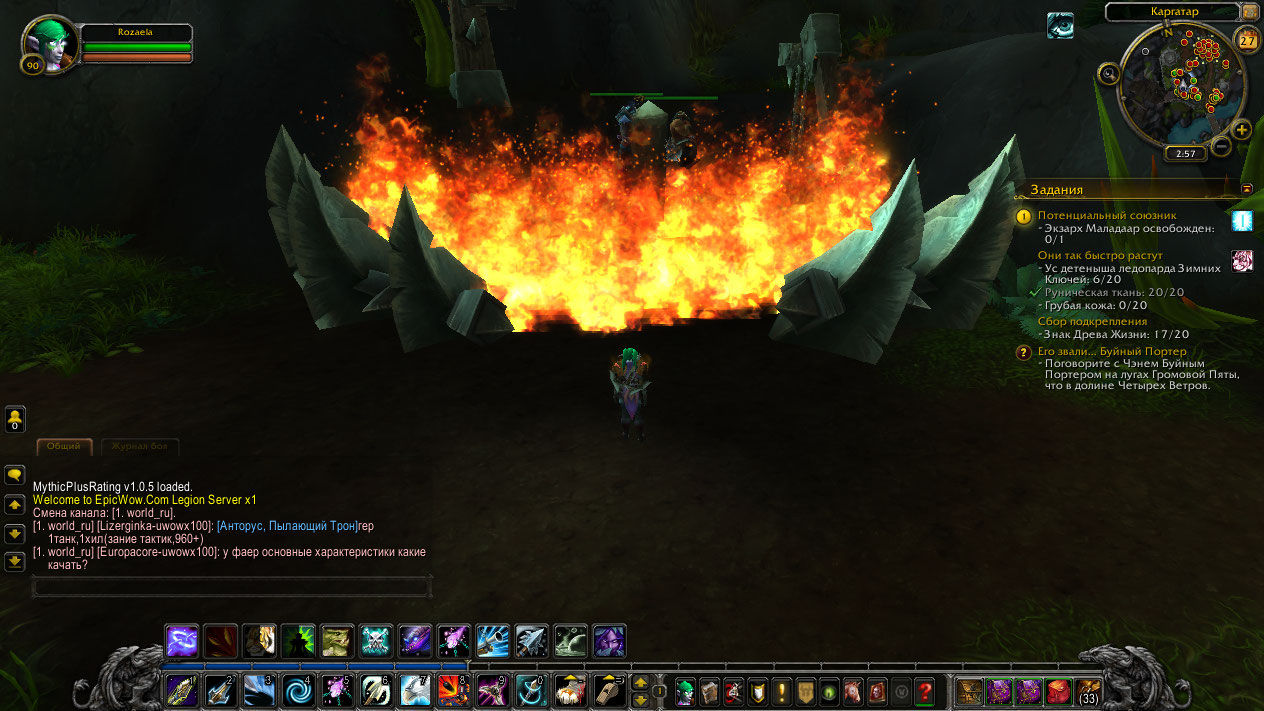Zoom in the minimap with plus button
Image resolution: width=1264 pixels, height=711 pixels.
[1241, 130]
